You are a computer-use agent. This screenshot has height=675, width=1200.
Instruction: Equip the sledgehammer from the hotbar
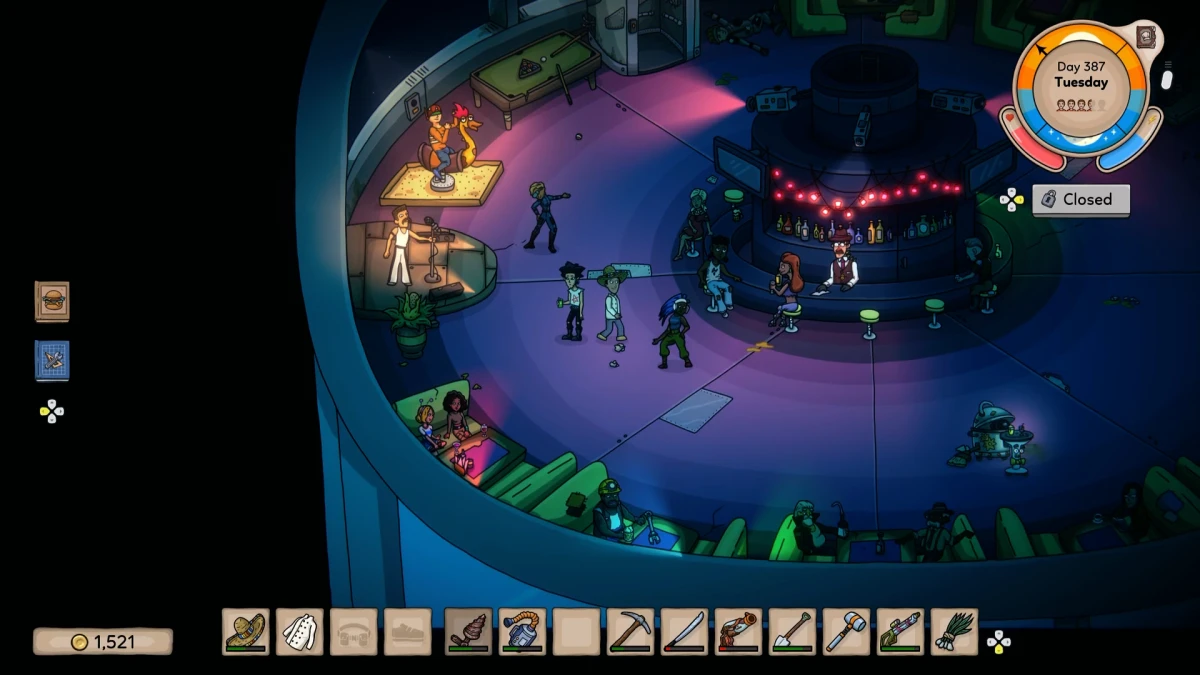point(847,632)
